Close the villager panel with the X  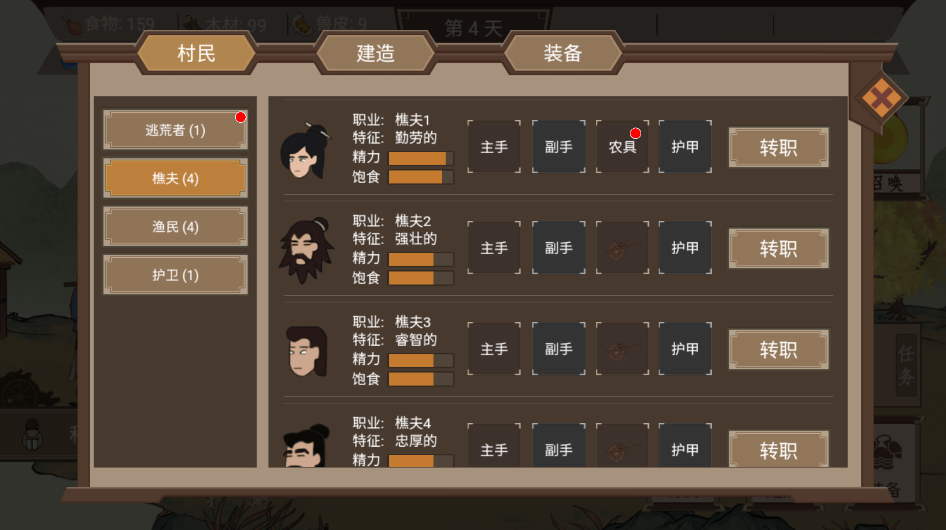point(881,98)
